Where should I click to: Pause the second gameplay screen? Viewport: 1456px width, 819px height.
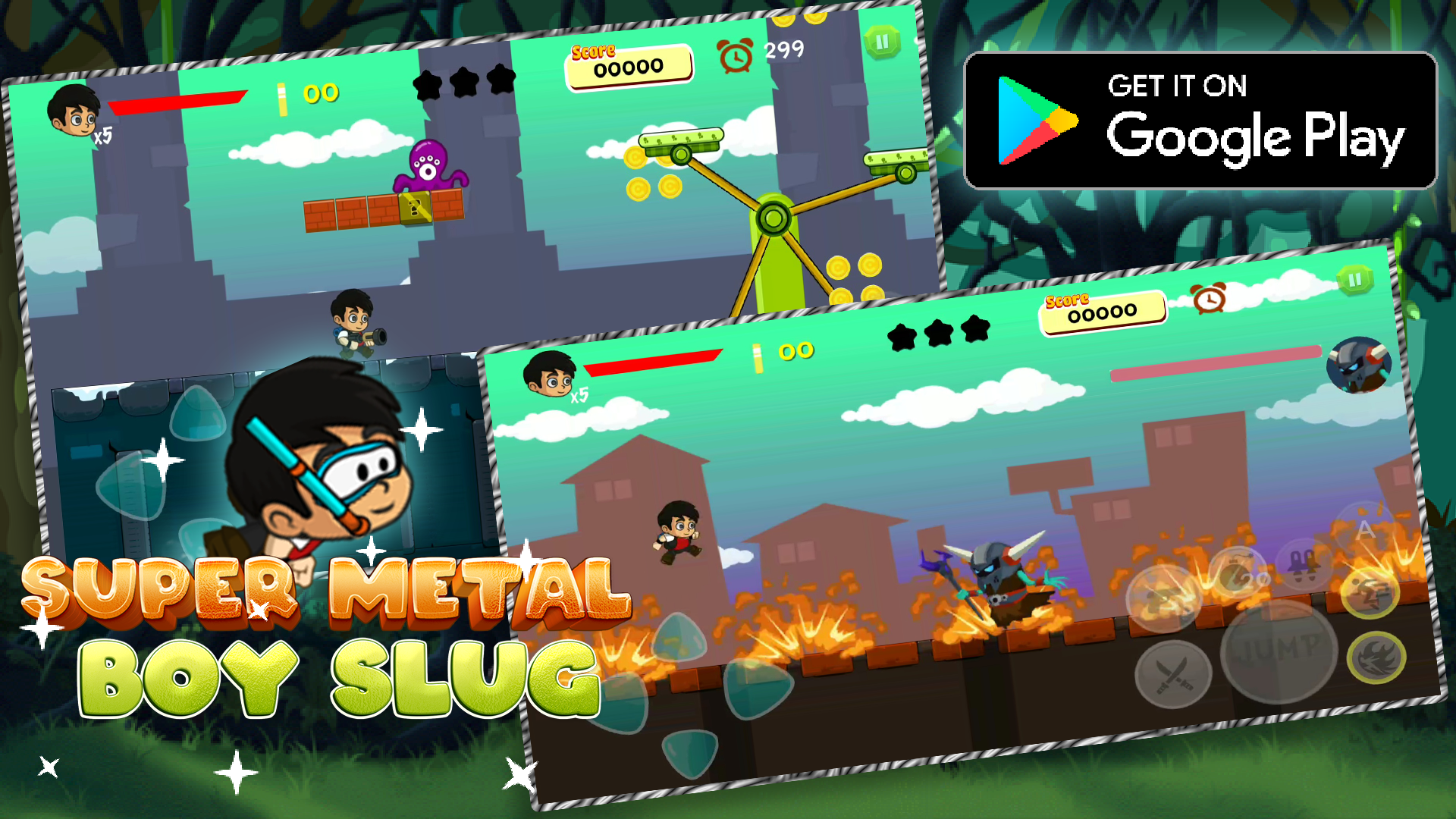[1355, 279]
